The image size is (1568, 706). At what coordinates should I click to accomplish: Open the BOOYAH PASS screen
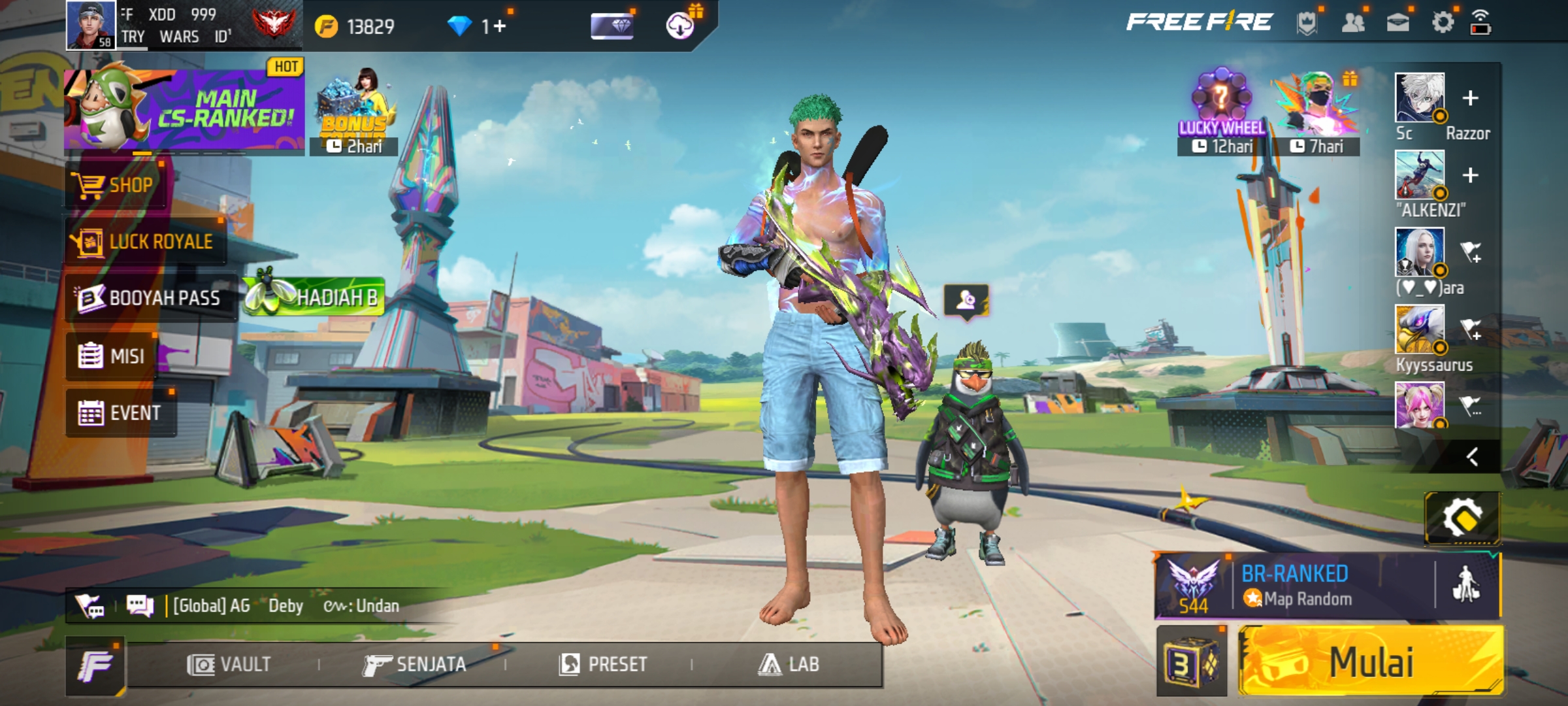tap(150, 298)
